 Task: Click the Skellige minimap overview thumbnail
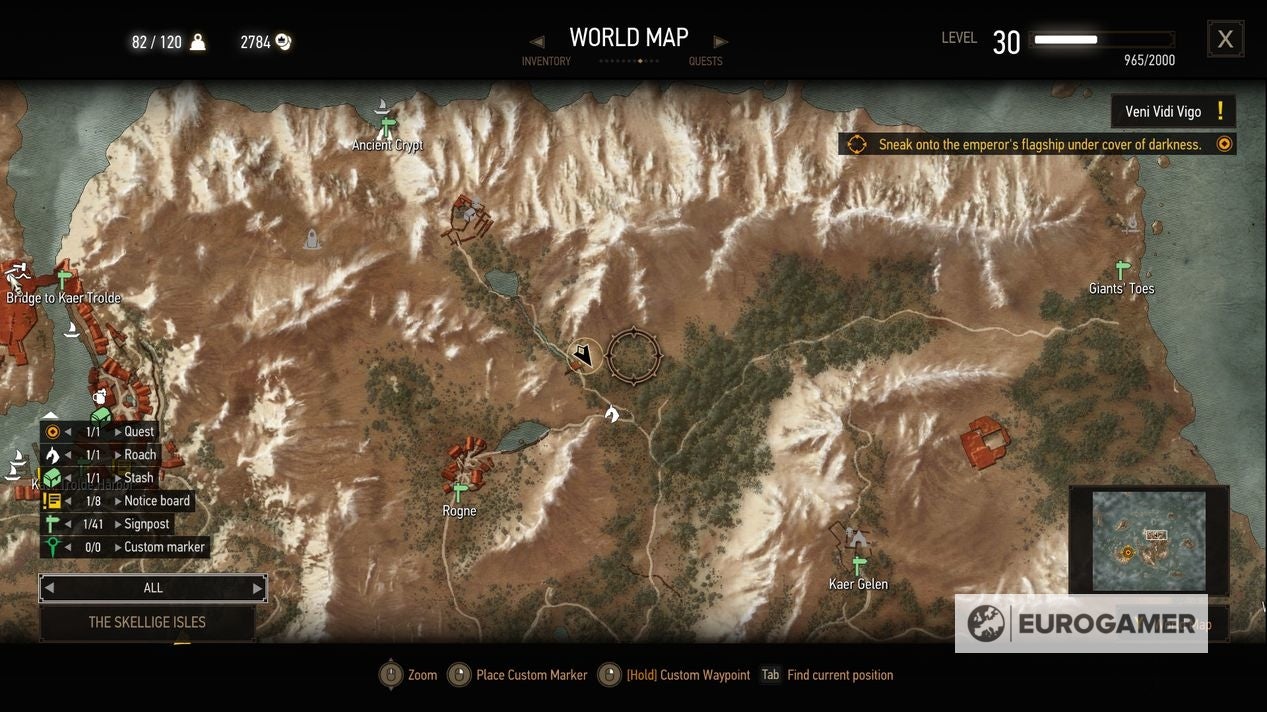tap(1148, 541)
